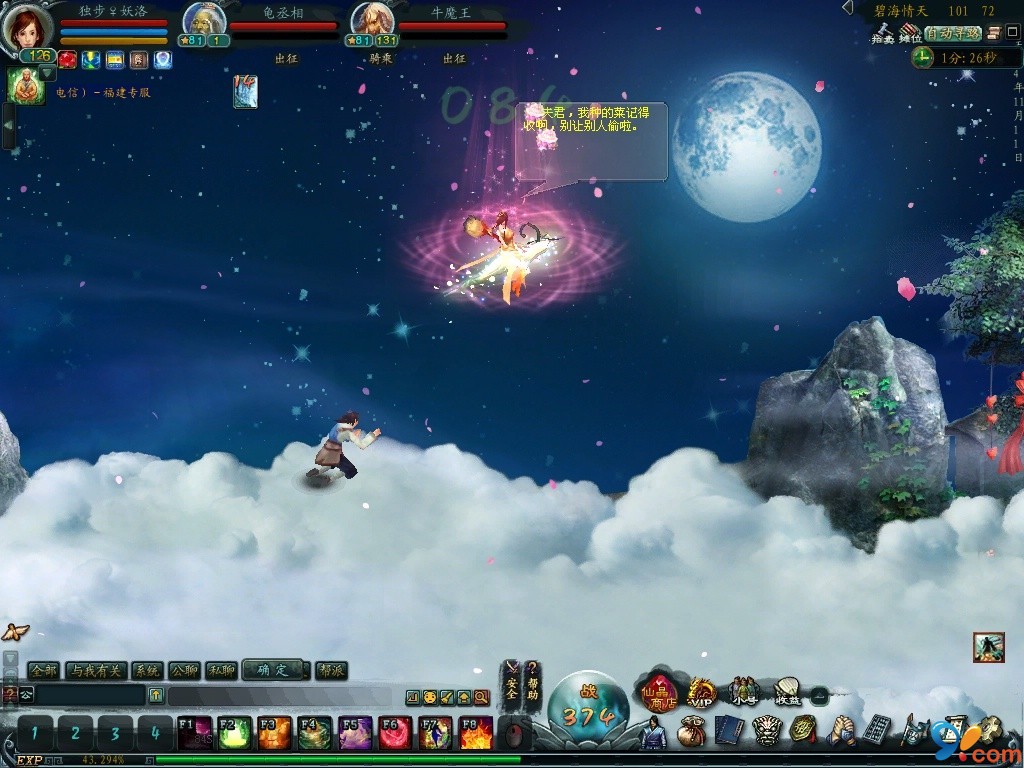Show the 帮派 guild chat tab
The height and width of the screenshot is (768, 1024).
(x=331, y=670)
